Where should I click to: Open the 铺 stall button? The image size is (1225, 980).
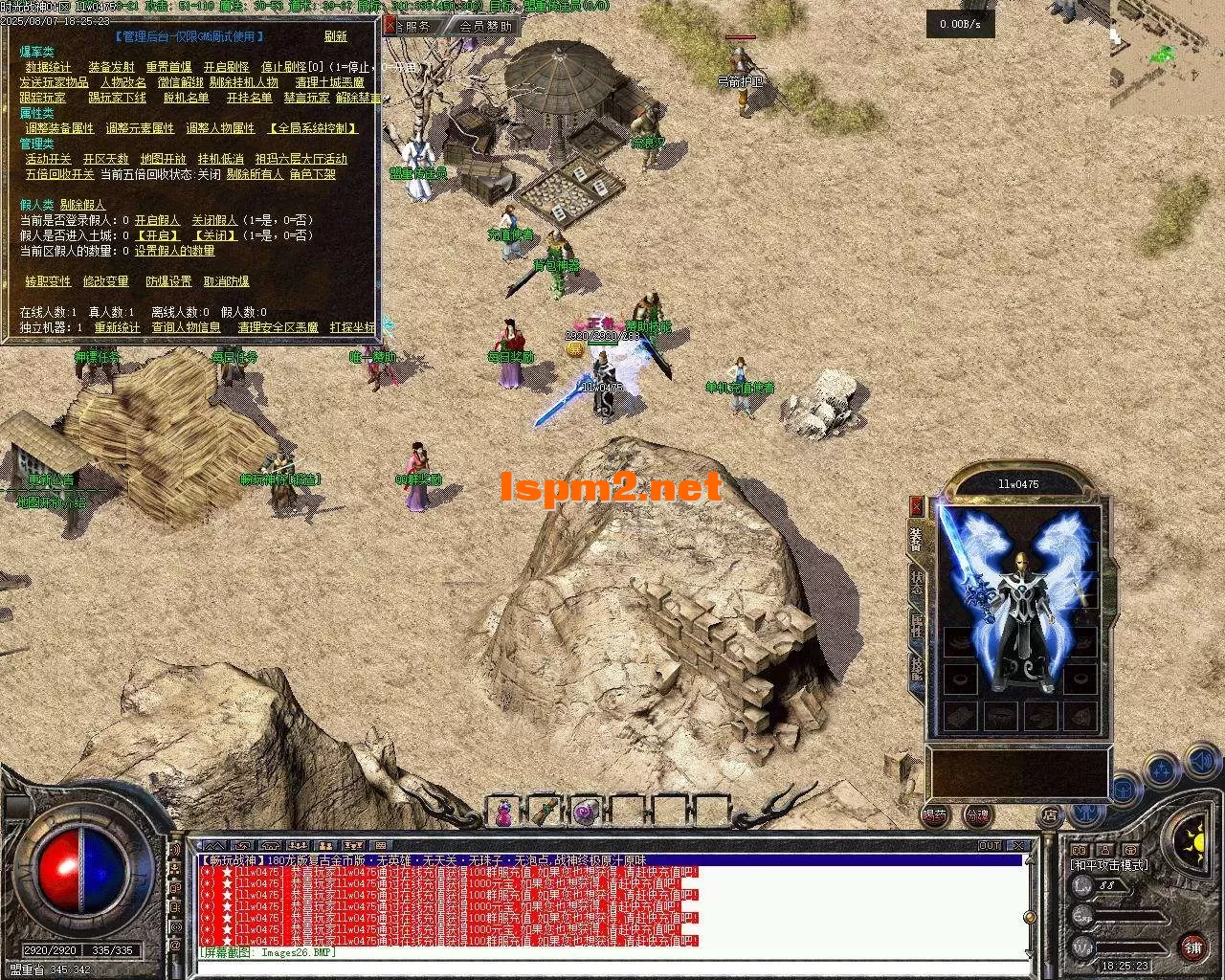(1192, 947)
